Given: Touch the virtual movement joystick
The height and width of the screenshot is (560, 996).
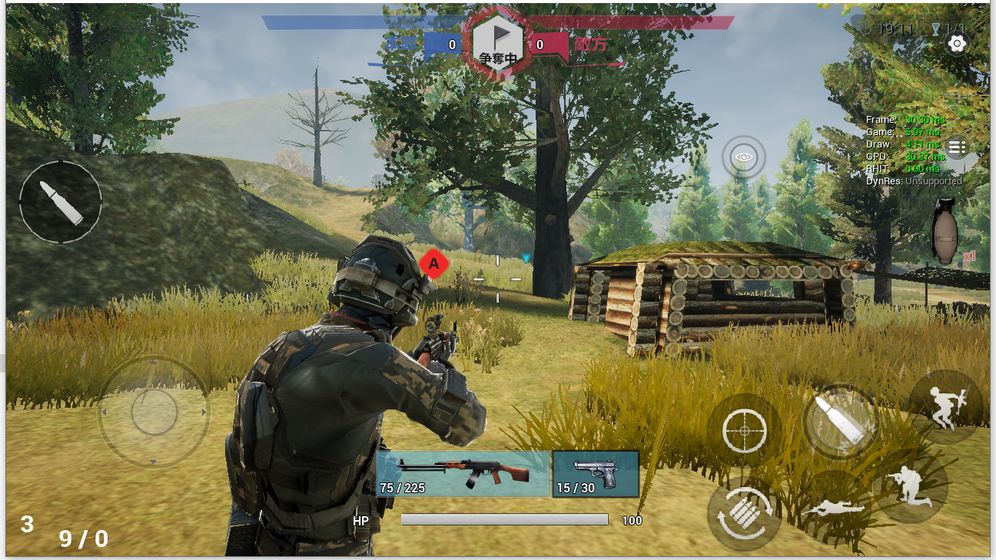Looking at the screenshot, I should point(154,411).
